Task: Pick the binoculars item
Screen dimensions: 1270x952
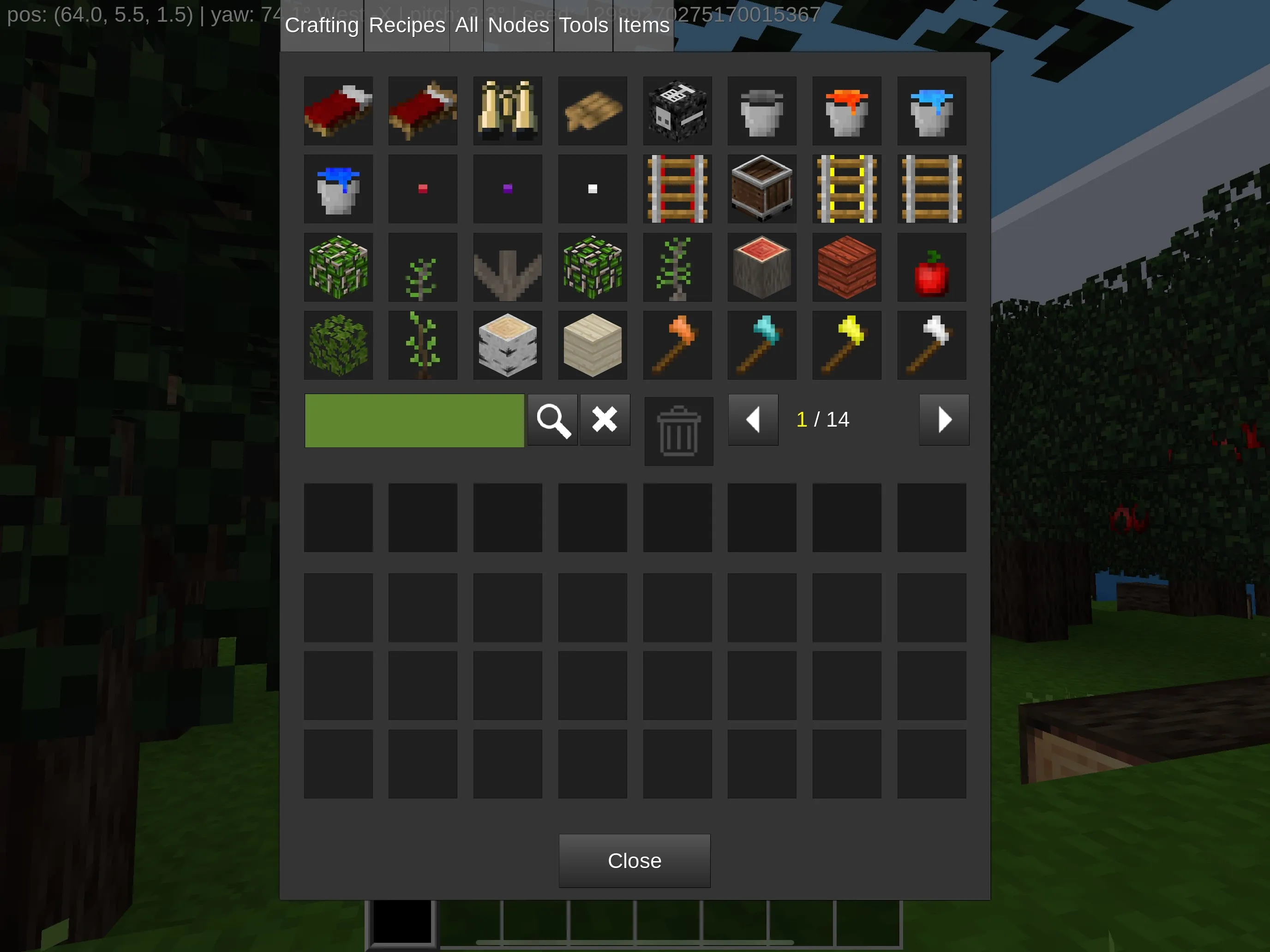Action: [508, 111]
